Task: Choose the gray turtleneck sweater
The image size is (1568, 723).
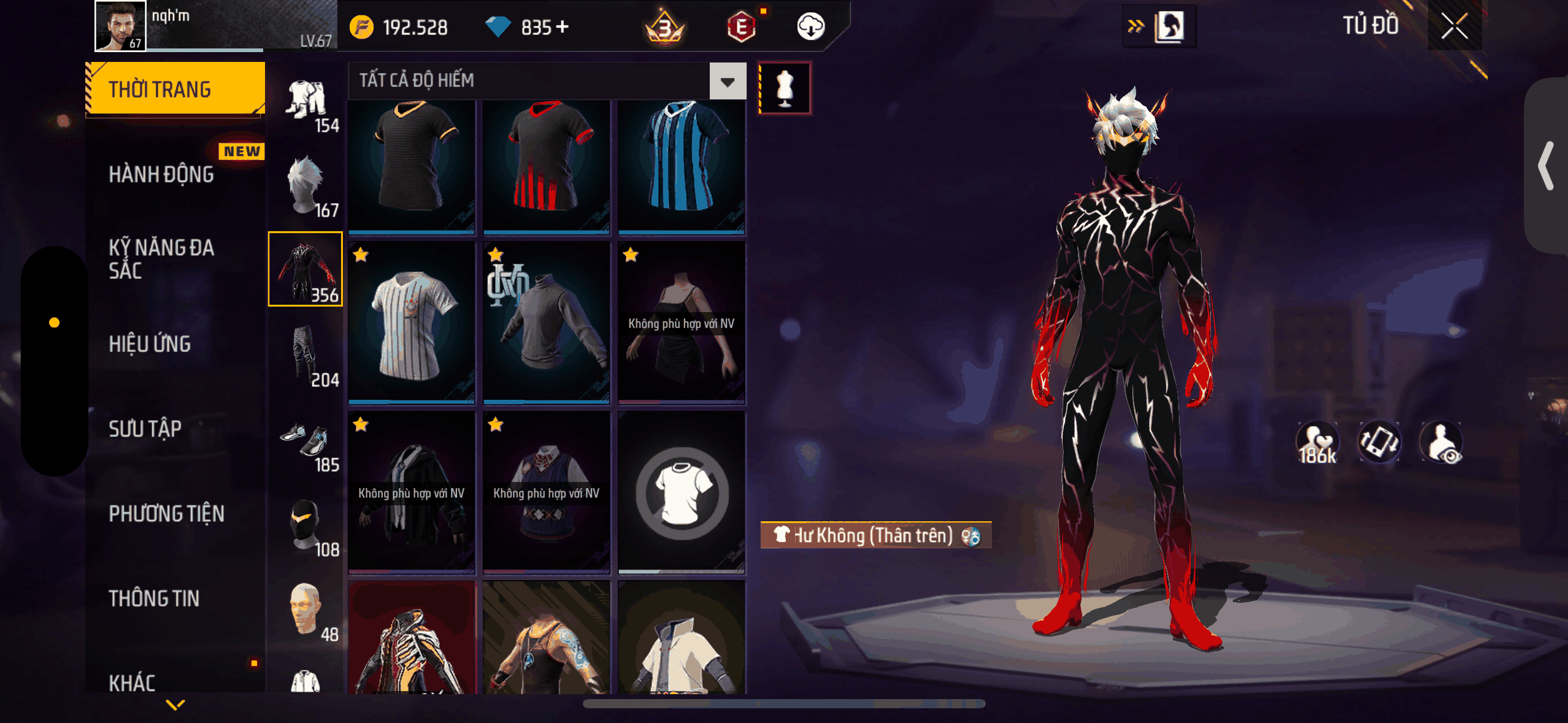Action: click(x=546, y=323)
